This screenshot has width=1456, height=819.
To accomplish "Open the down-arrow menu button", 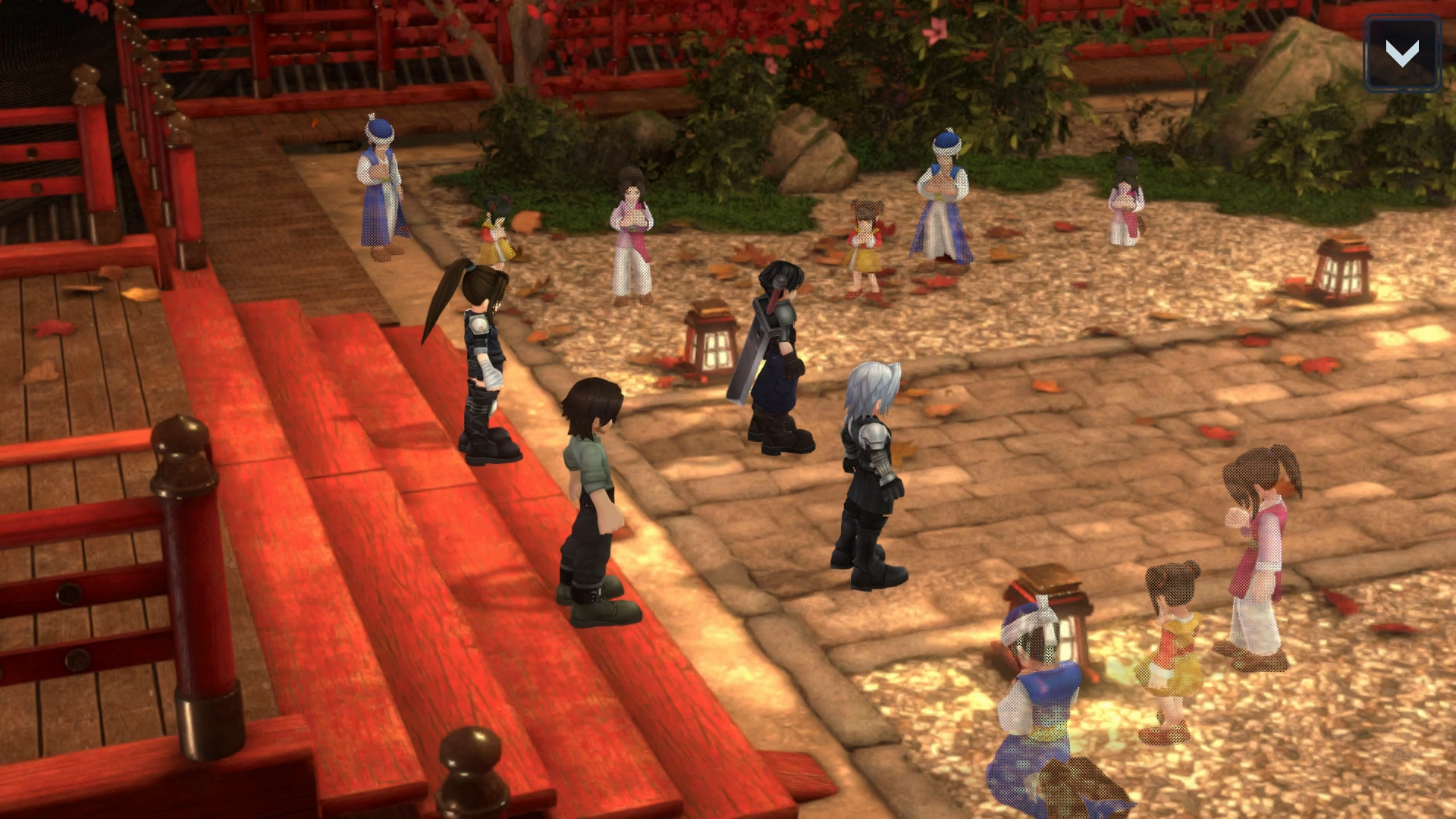I will point(1401,54).
